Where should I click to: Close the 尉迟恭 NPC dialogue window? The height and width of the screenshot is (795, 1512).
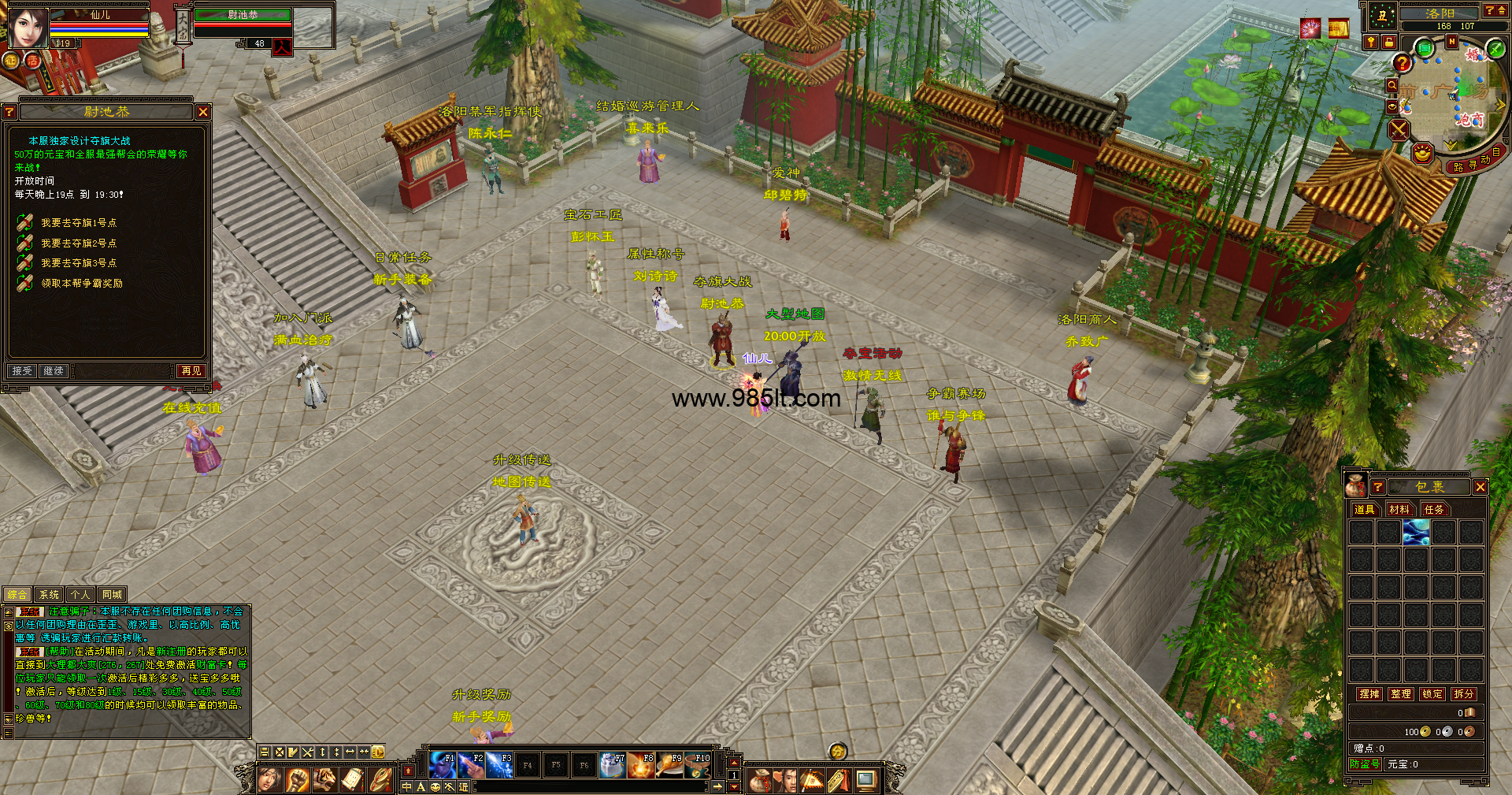(x=203, y=112)
